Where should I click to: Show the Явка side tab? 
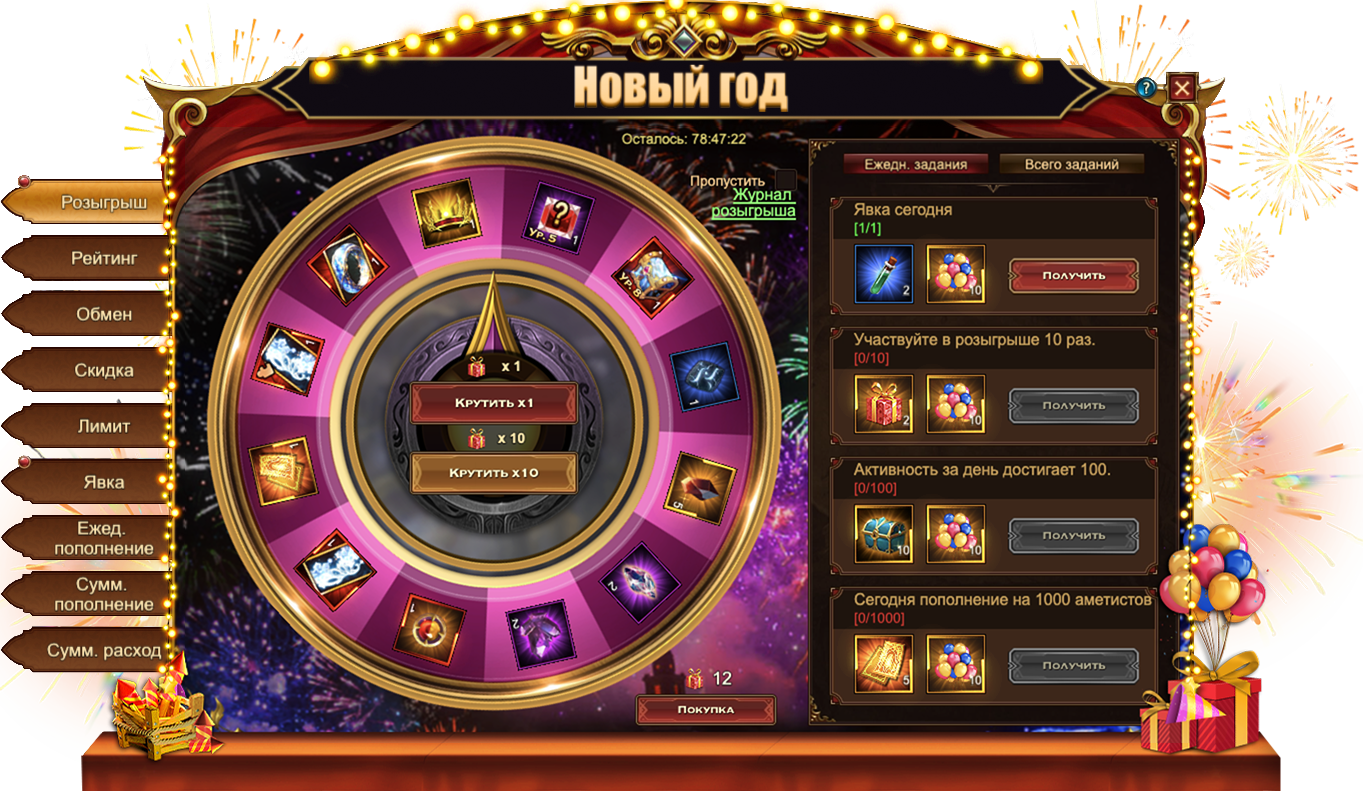[x=103, y=482]
